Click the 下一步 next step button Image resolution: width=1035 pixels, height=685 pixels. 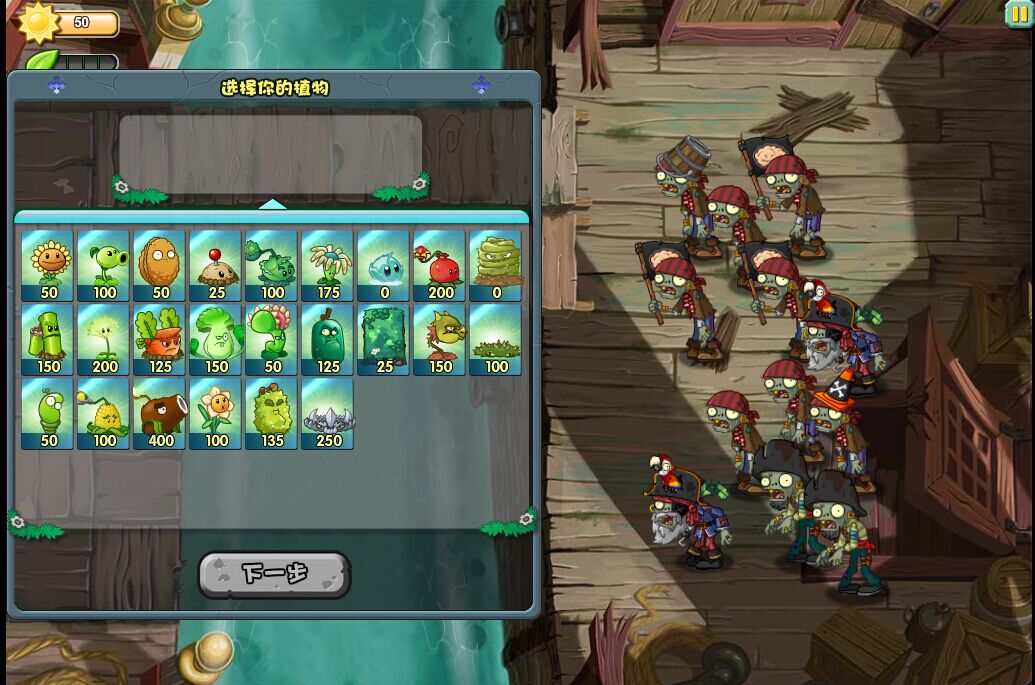point(274,574)
